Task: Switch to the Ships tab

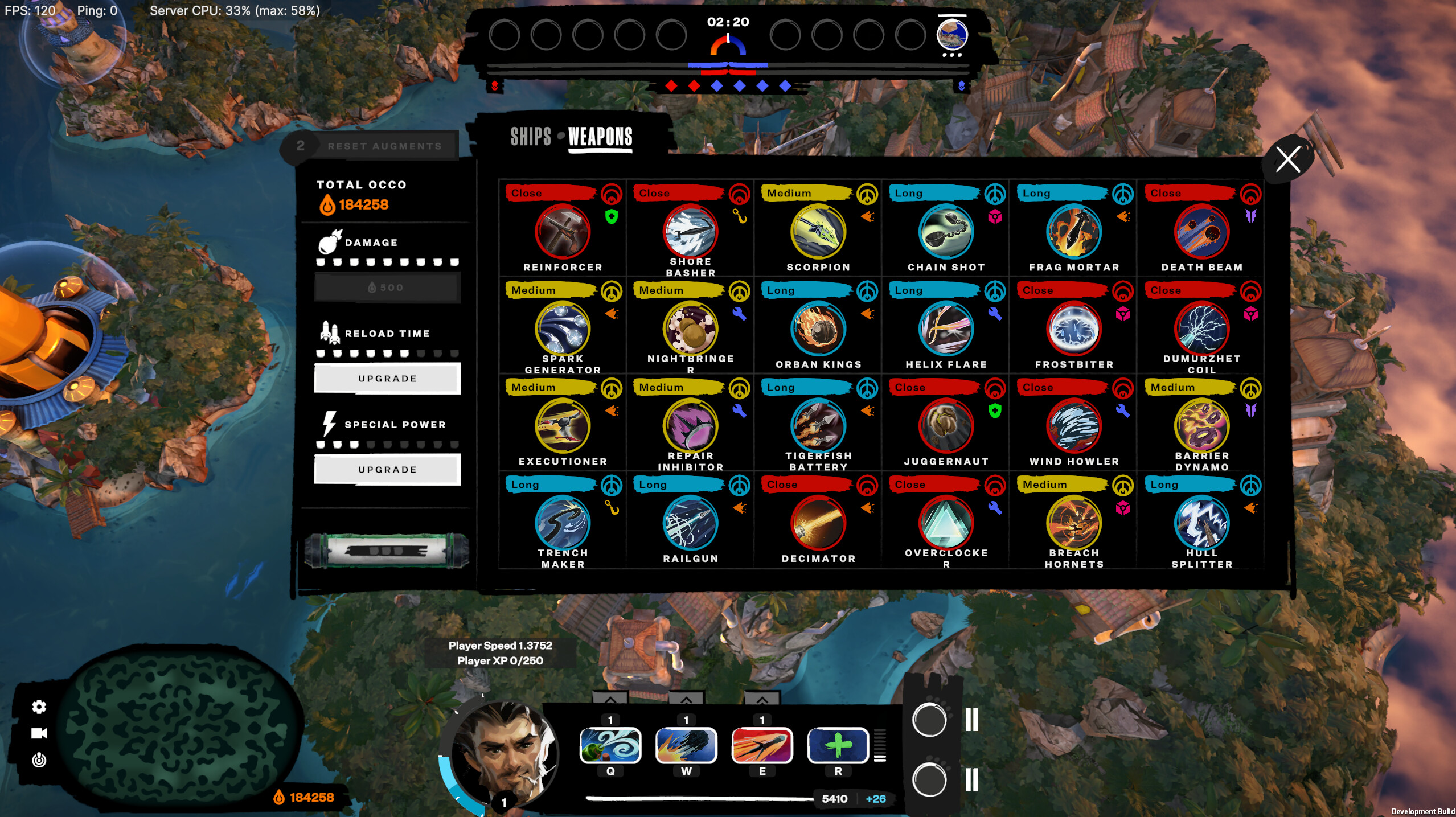Action: coord(532,137)
